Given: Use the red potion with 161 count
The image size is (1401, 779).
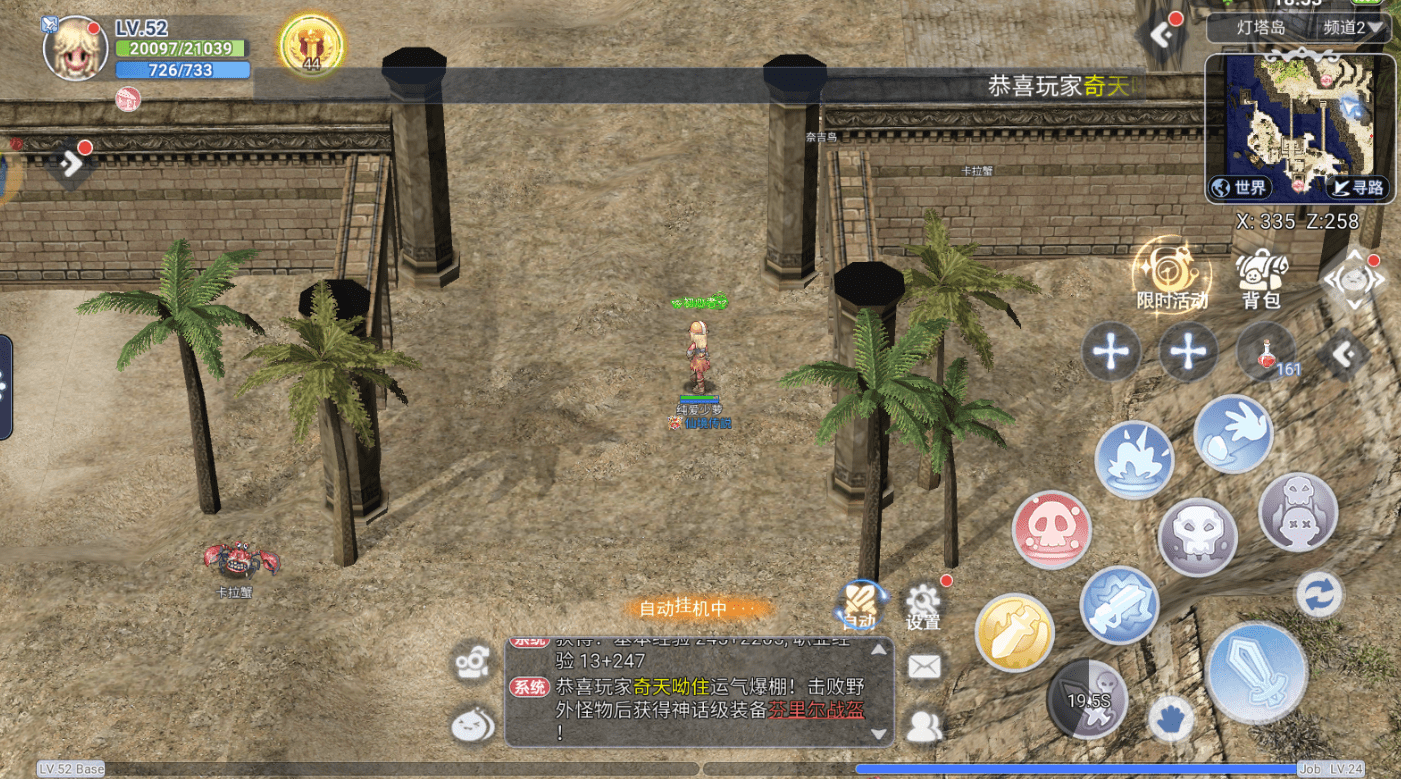Looking at the screenshot, I should tap(1267, 352).
